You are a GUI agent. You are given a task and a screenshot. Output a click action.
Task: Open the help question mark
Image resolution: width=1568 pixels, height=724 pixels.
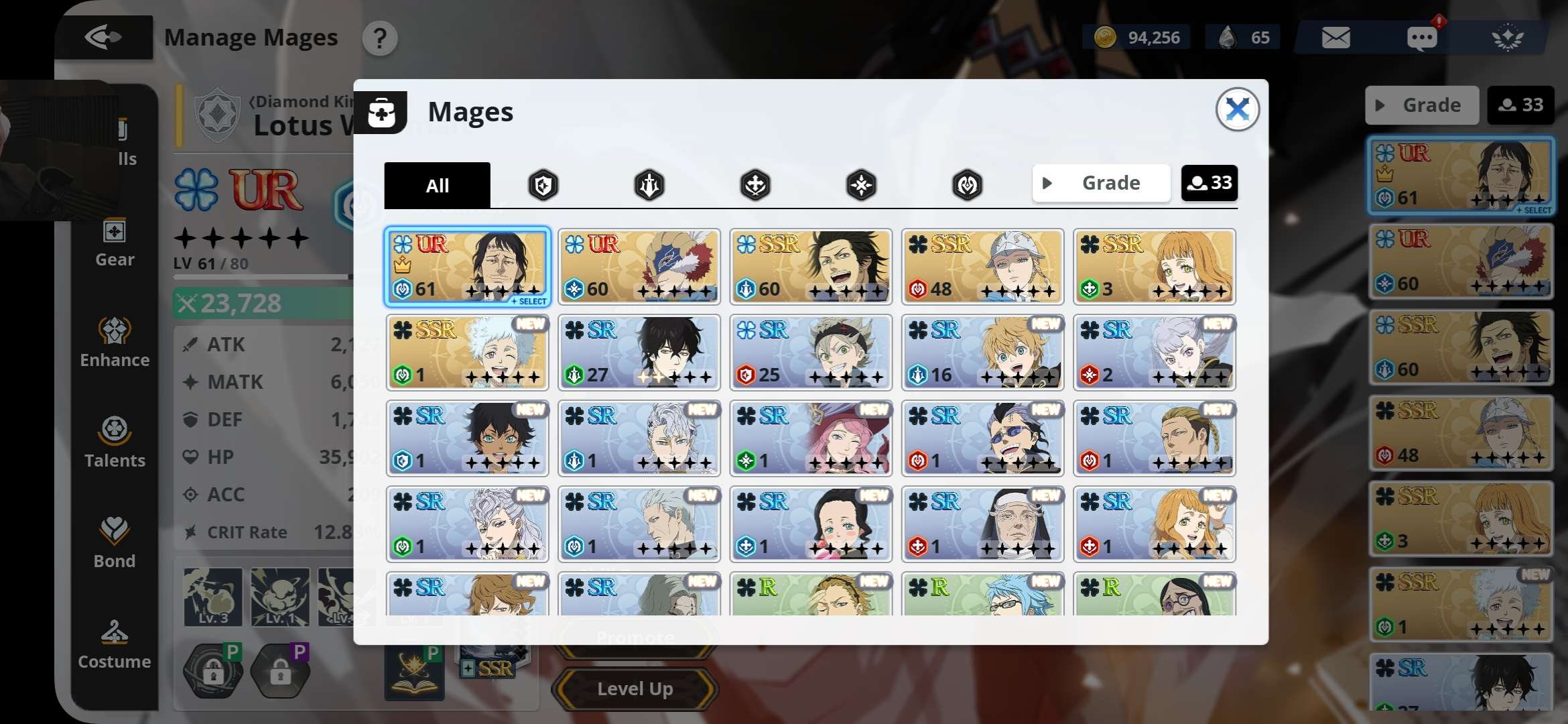[380, 38]
